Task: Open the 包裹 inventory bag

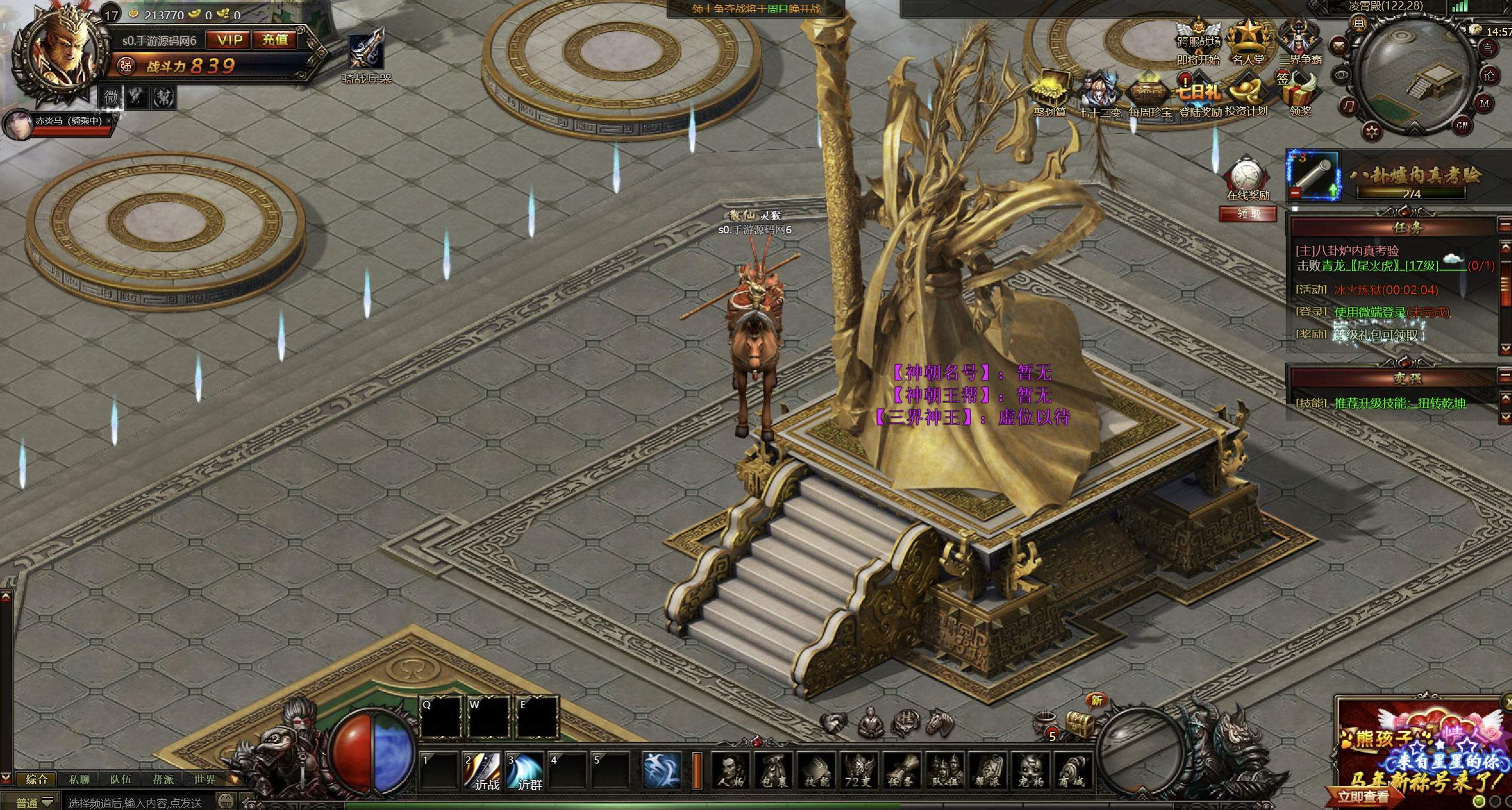Action: point(774,771)
